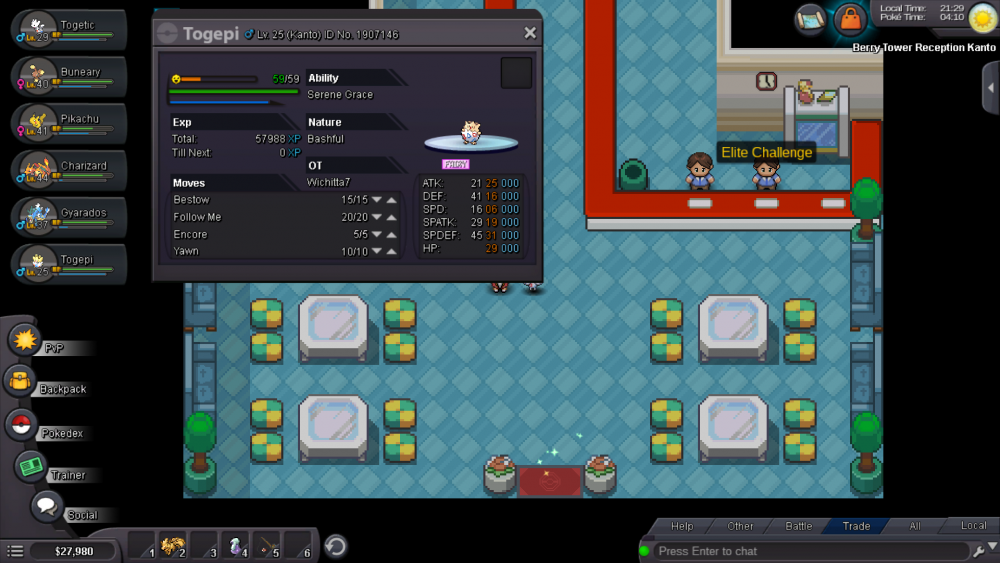1000x563 pixels.
Task: Open the Social menu
Action: point(47,507)
